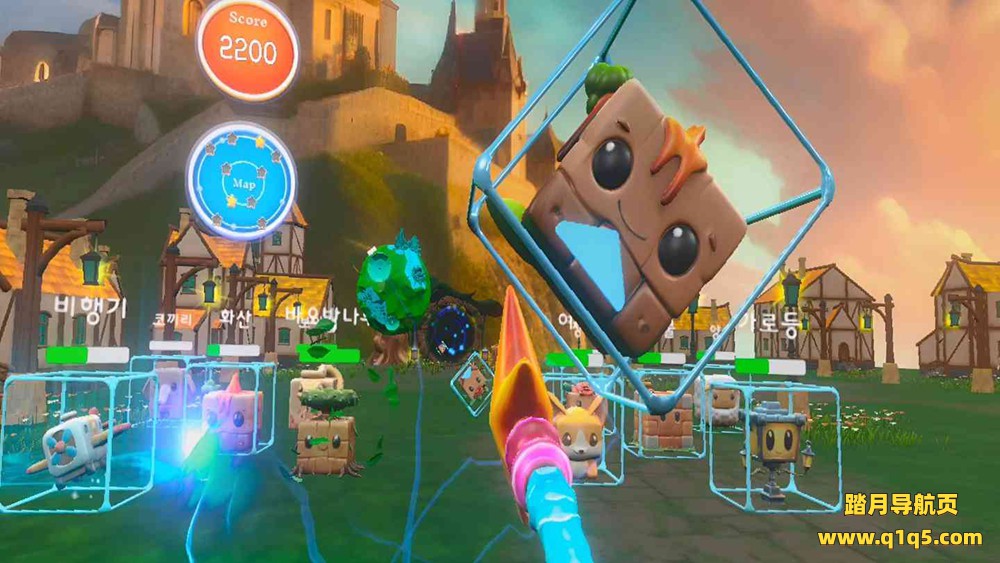Pick the caged streetlamp cube labeled 가로등
This screenshot has height=563, width=1000.
pos(774,444)
